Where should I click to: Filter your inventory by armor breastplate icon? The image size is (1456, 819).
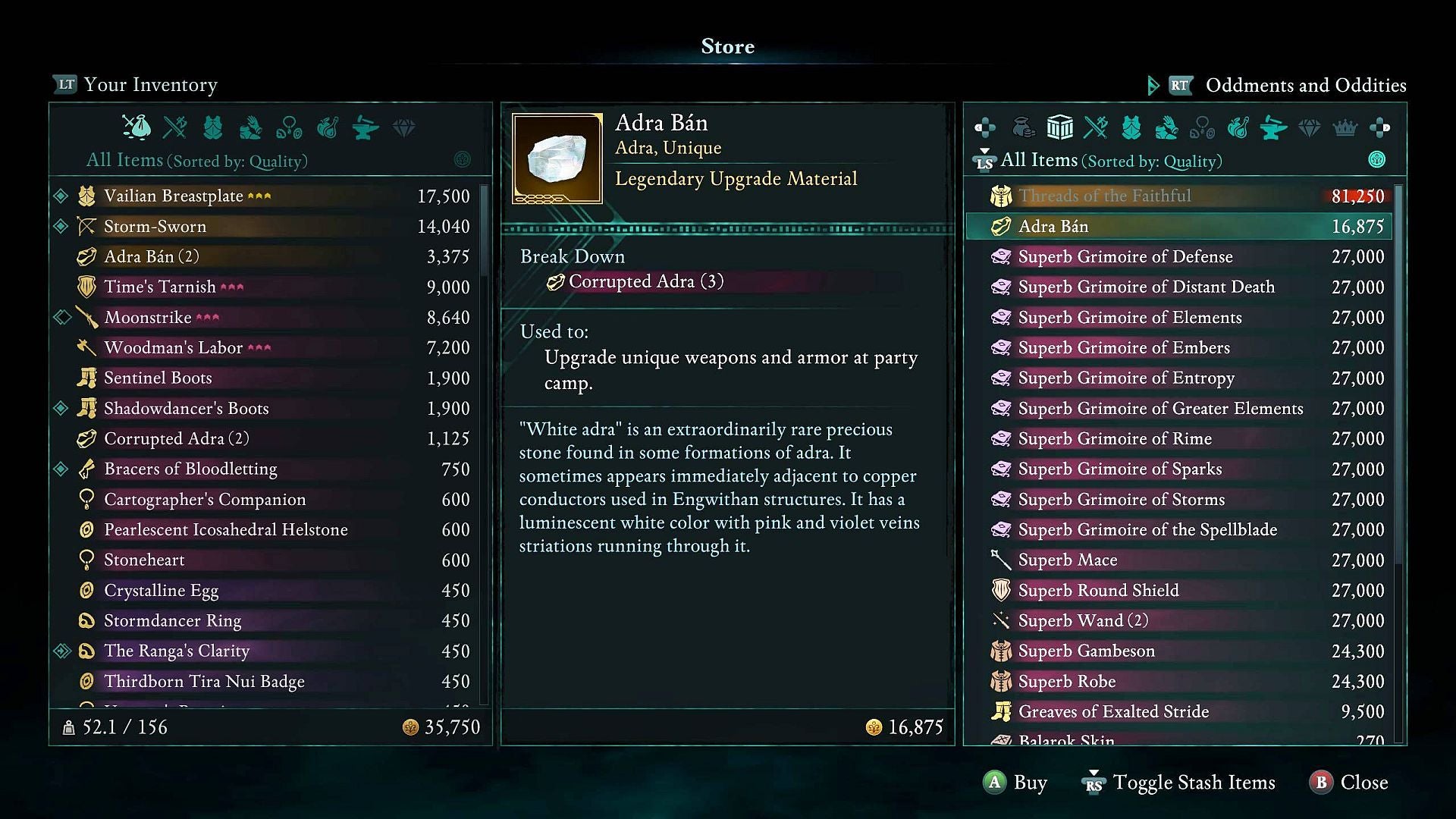click(213, 129)
